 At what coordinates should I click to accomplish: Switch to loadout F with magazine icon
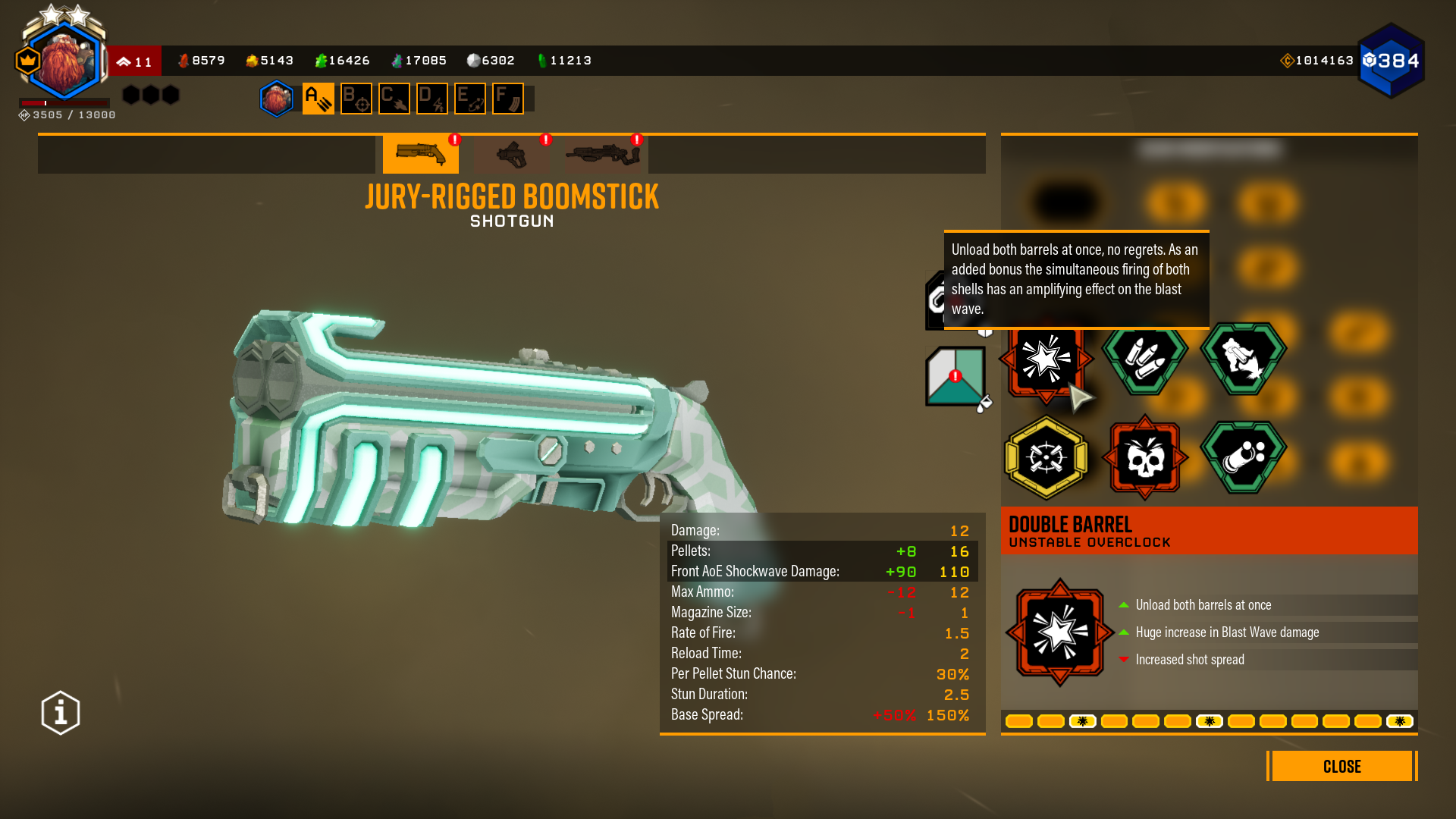[508, 99]
